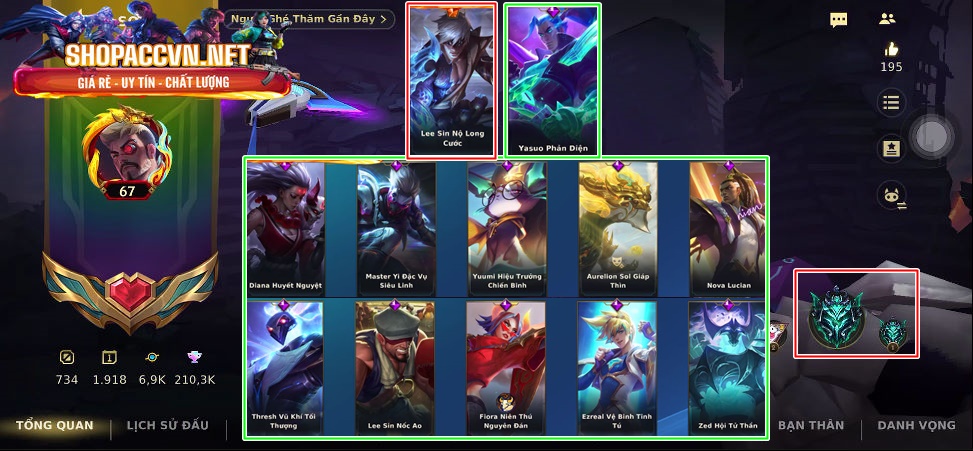Select the Lee Sin Nộ Long Cước card
The image size is (973, 451).
point(452,80)
